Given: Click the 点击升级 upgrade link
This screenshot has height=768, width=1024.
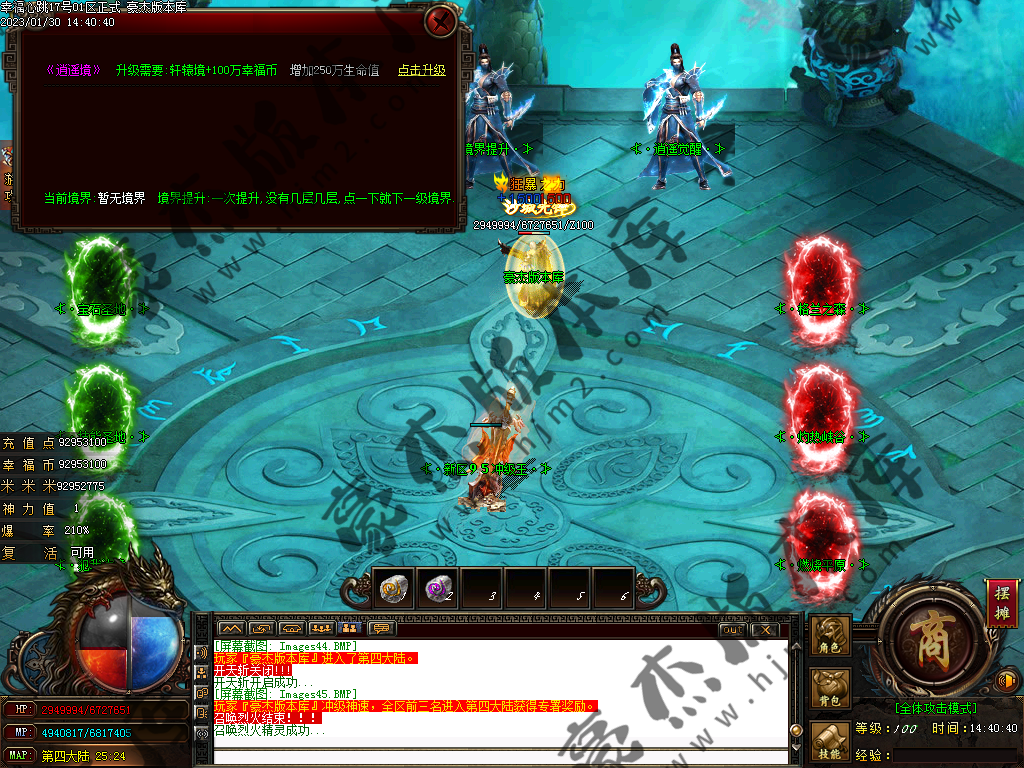Looking at the screenshot, I should coord(421,71).
